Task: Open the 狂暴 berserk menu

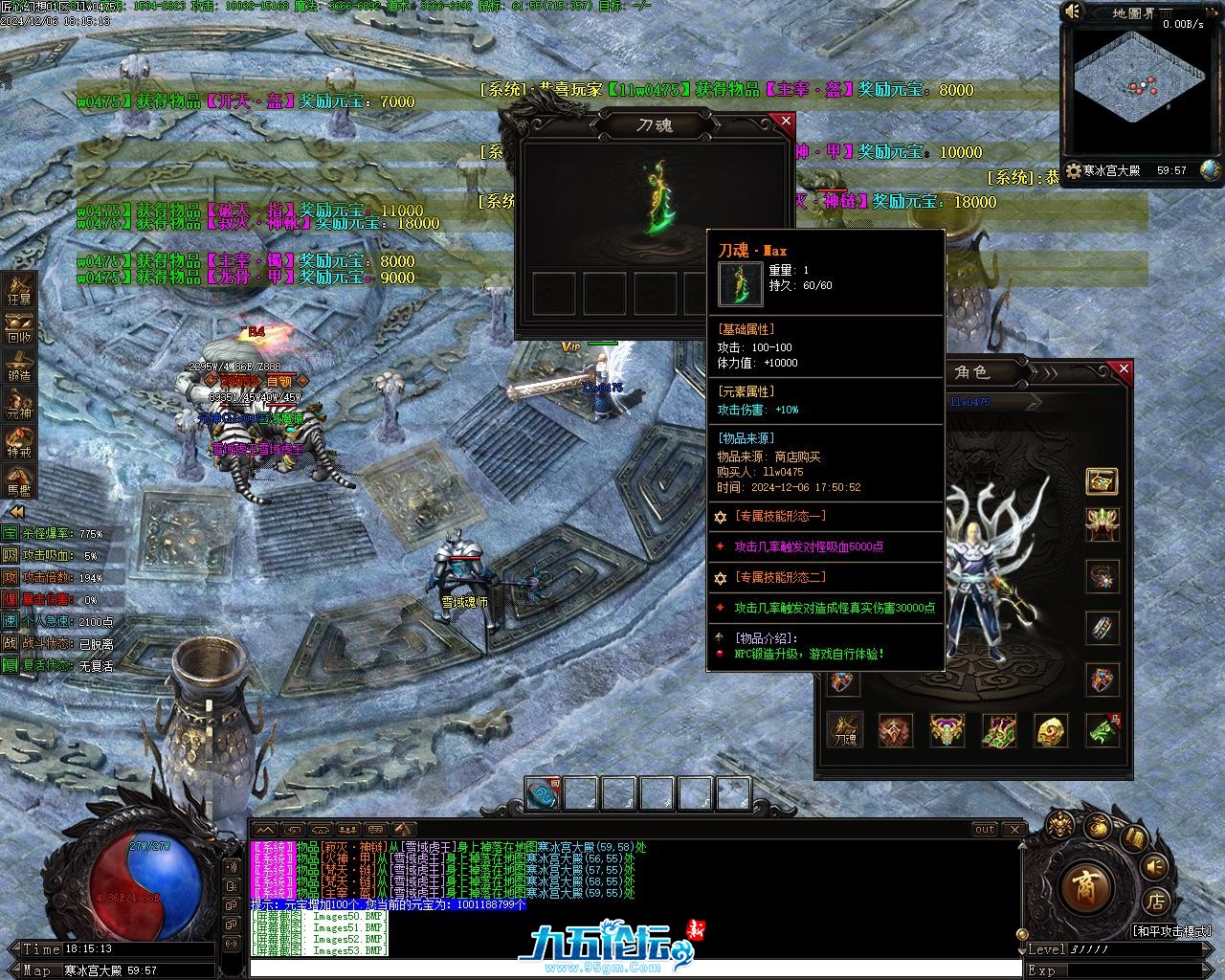Action: [x=19, y=289]
